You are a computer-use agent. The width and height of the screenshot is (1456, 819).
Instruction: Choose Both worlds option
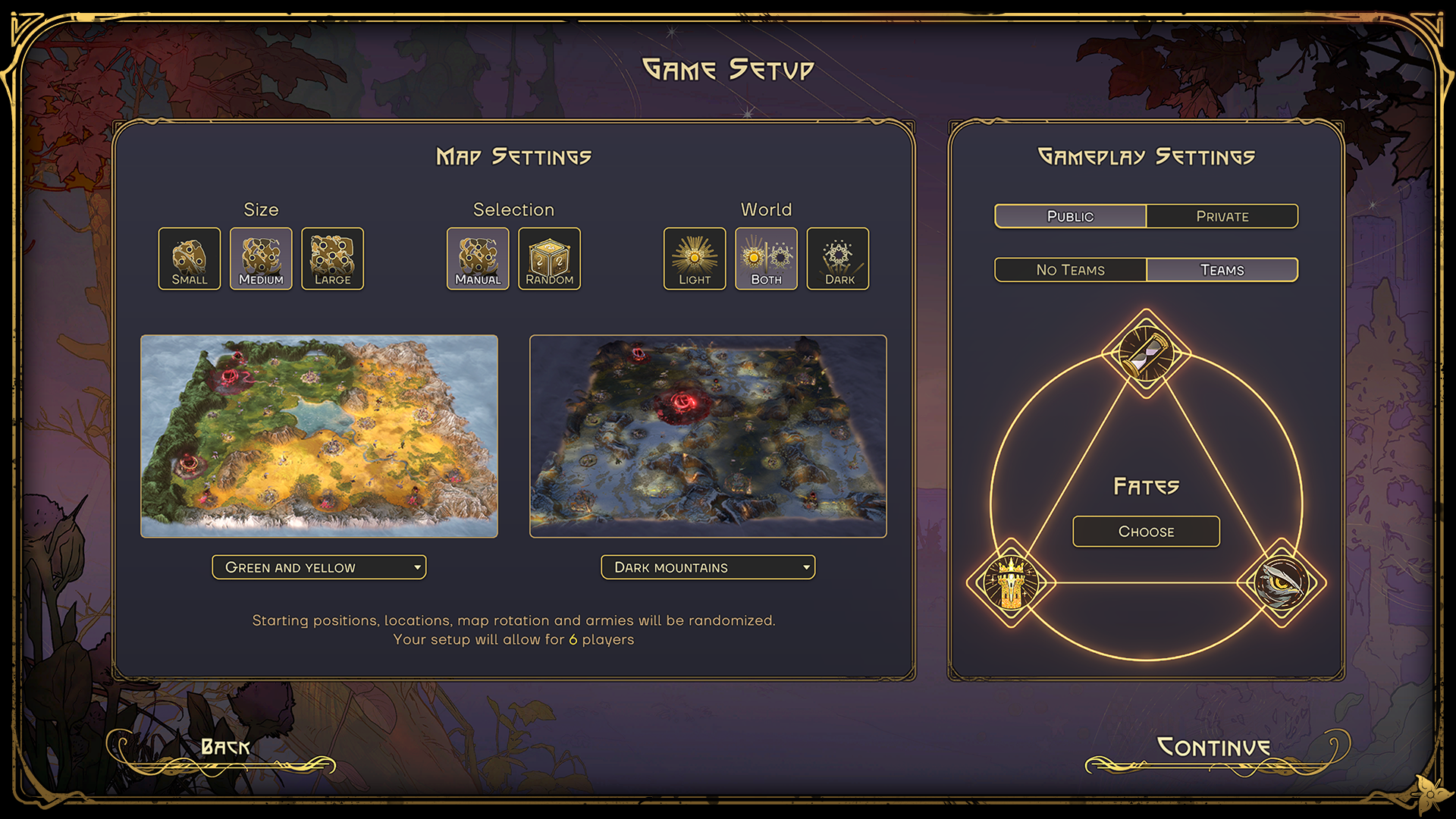point(766,259)
